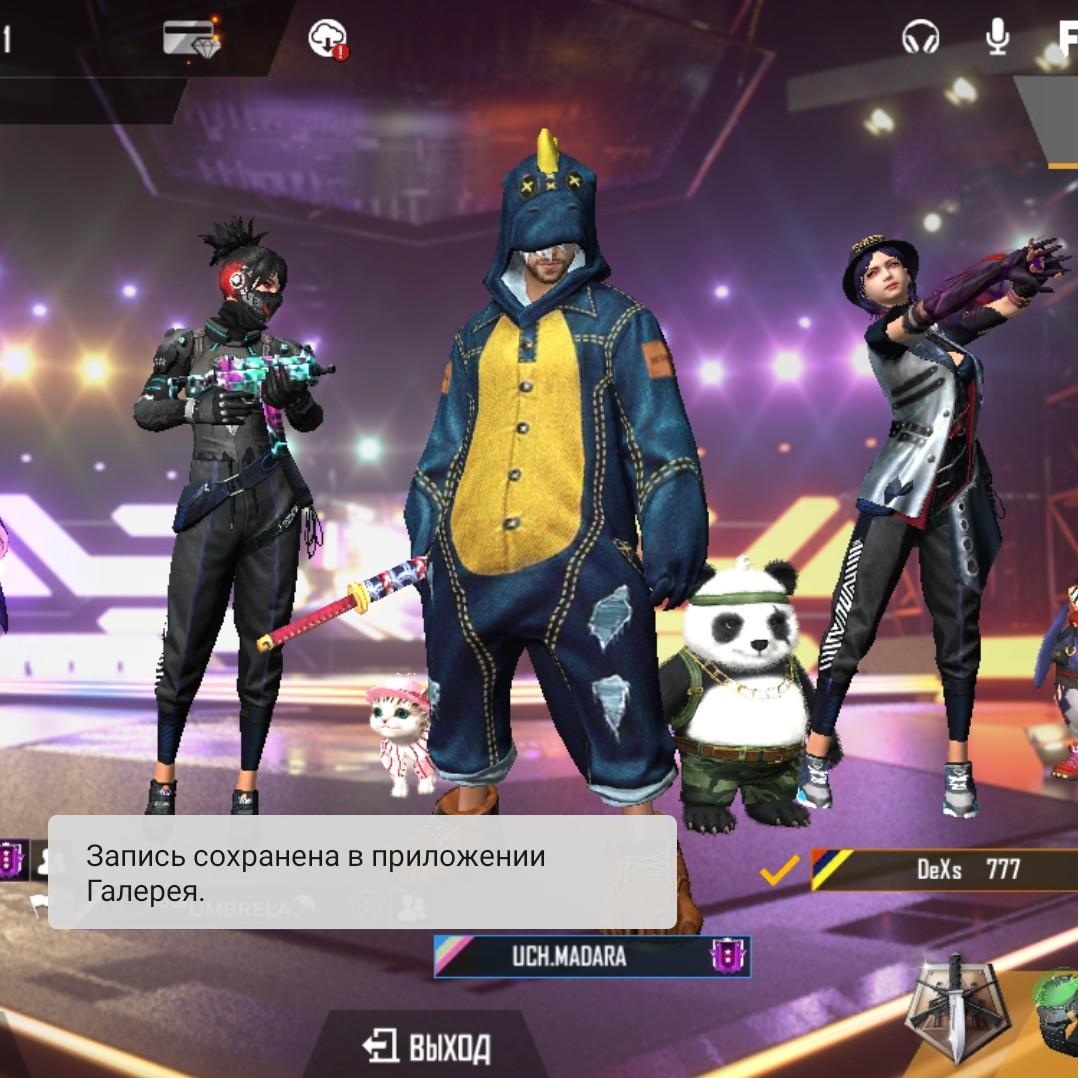Toggle the microphone icon
The height and width of the screenshot is (1078, 1078).
(x=997, y=37)
